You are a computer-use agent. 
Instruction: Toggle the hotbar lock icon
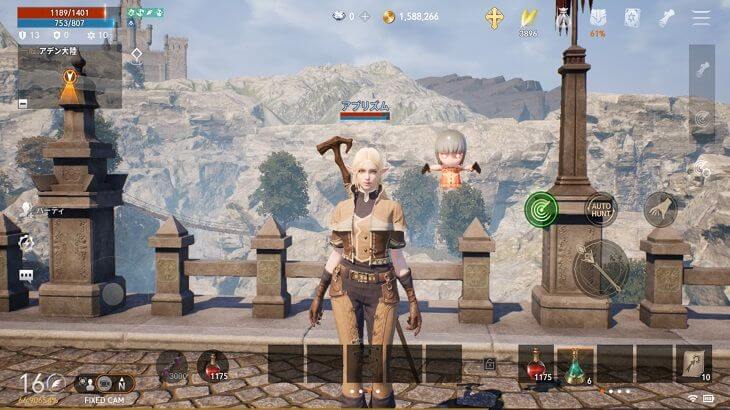coord(490,366)
